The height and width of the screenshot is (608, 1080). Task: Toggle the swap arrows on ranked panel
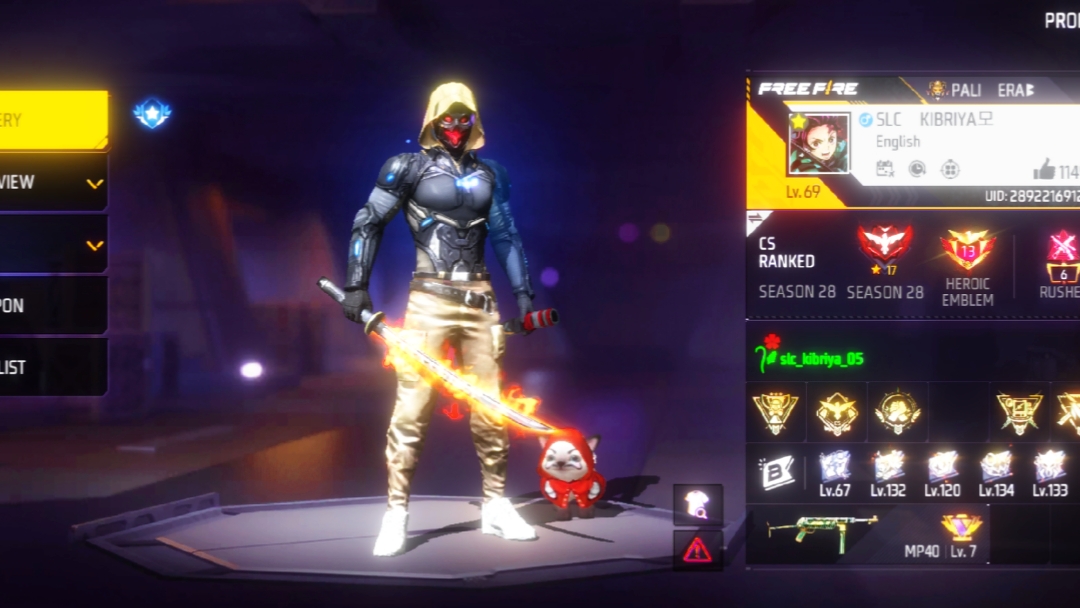click(x=757, y=219)
